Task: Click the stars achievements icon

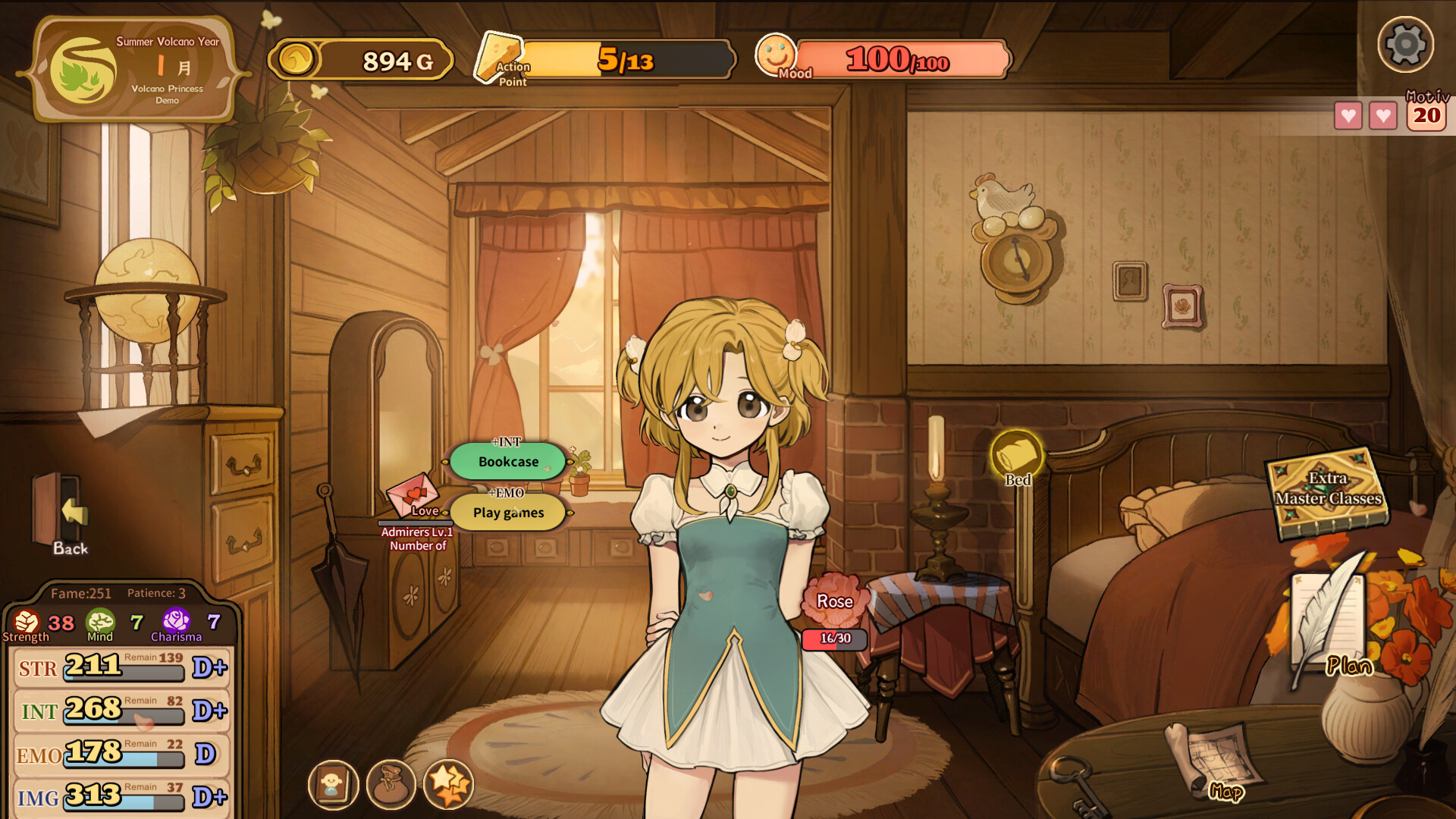Action: click(449, 786)
